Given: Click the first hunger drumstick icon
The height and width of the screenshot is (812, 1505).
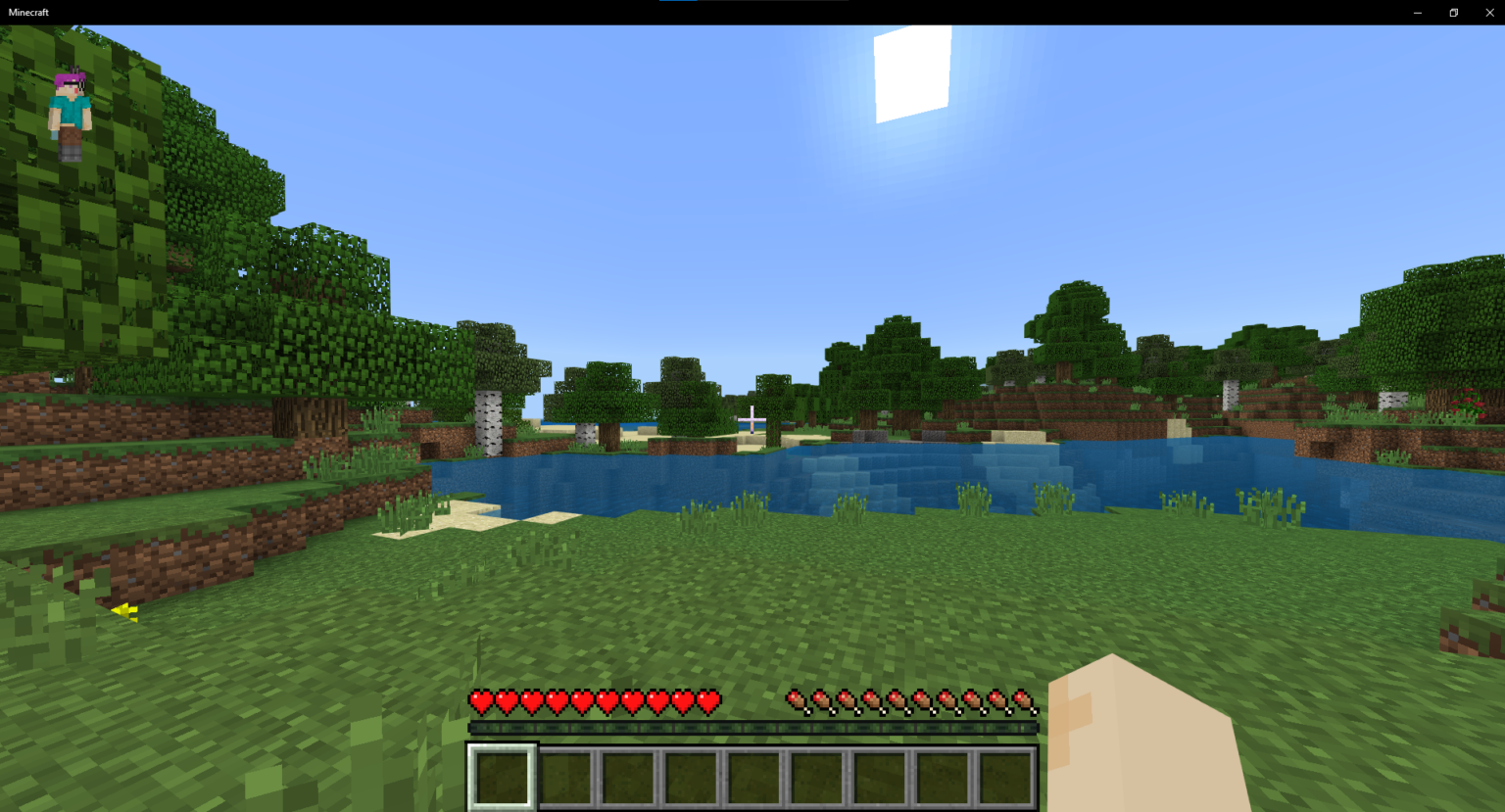Looking at the screenshot, I should [794, 701].
